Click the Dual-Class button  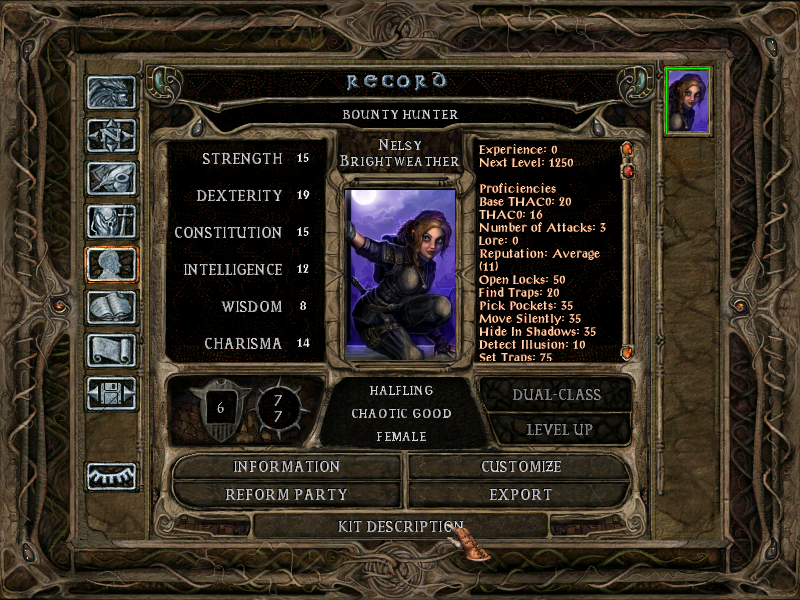[x=556, y=394]
